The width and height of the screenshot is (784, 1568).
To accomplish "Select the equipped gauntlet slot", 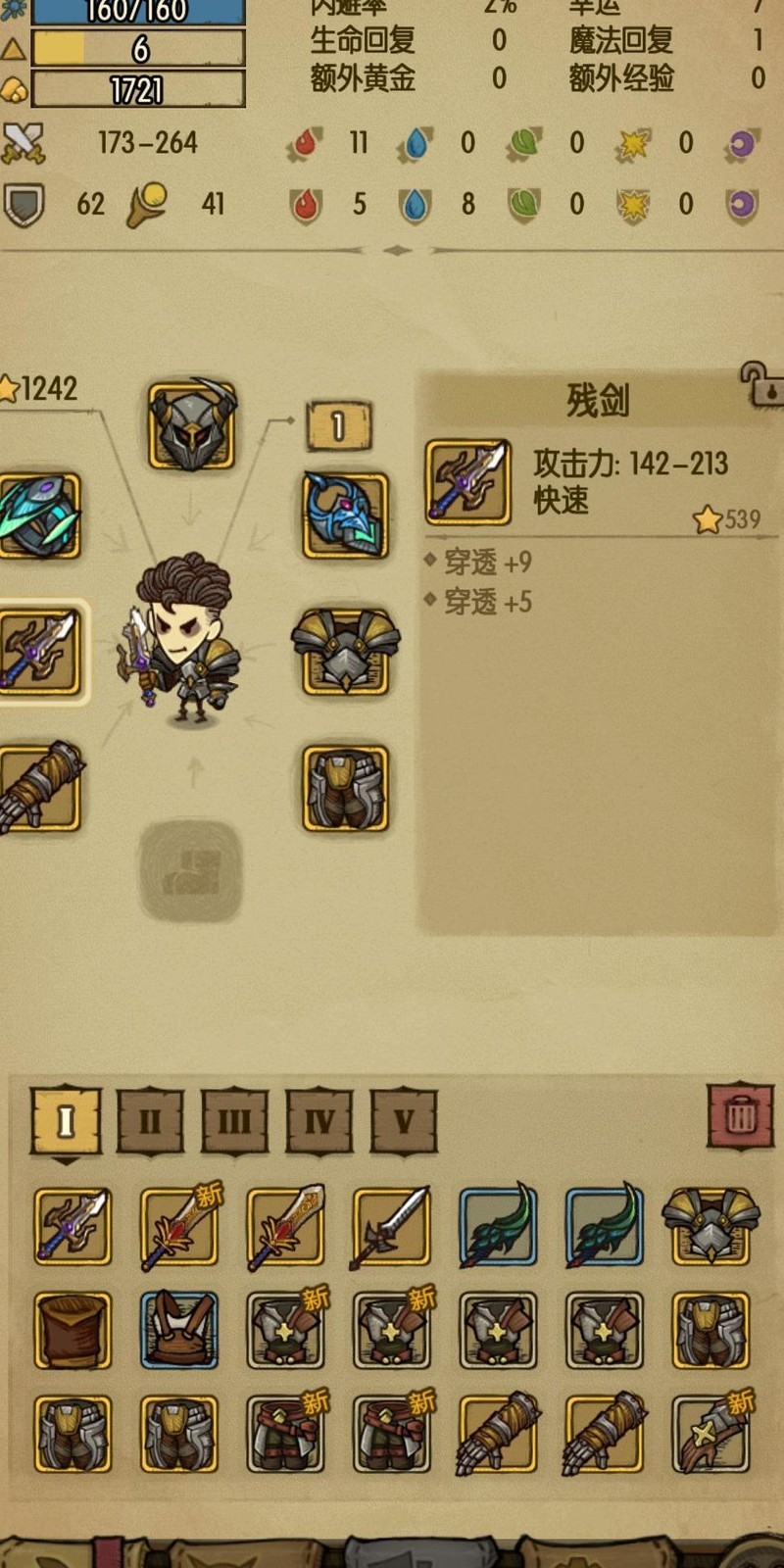I will (39, 788).
